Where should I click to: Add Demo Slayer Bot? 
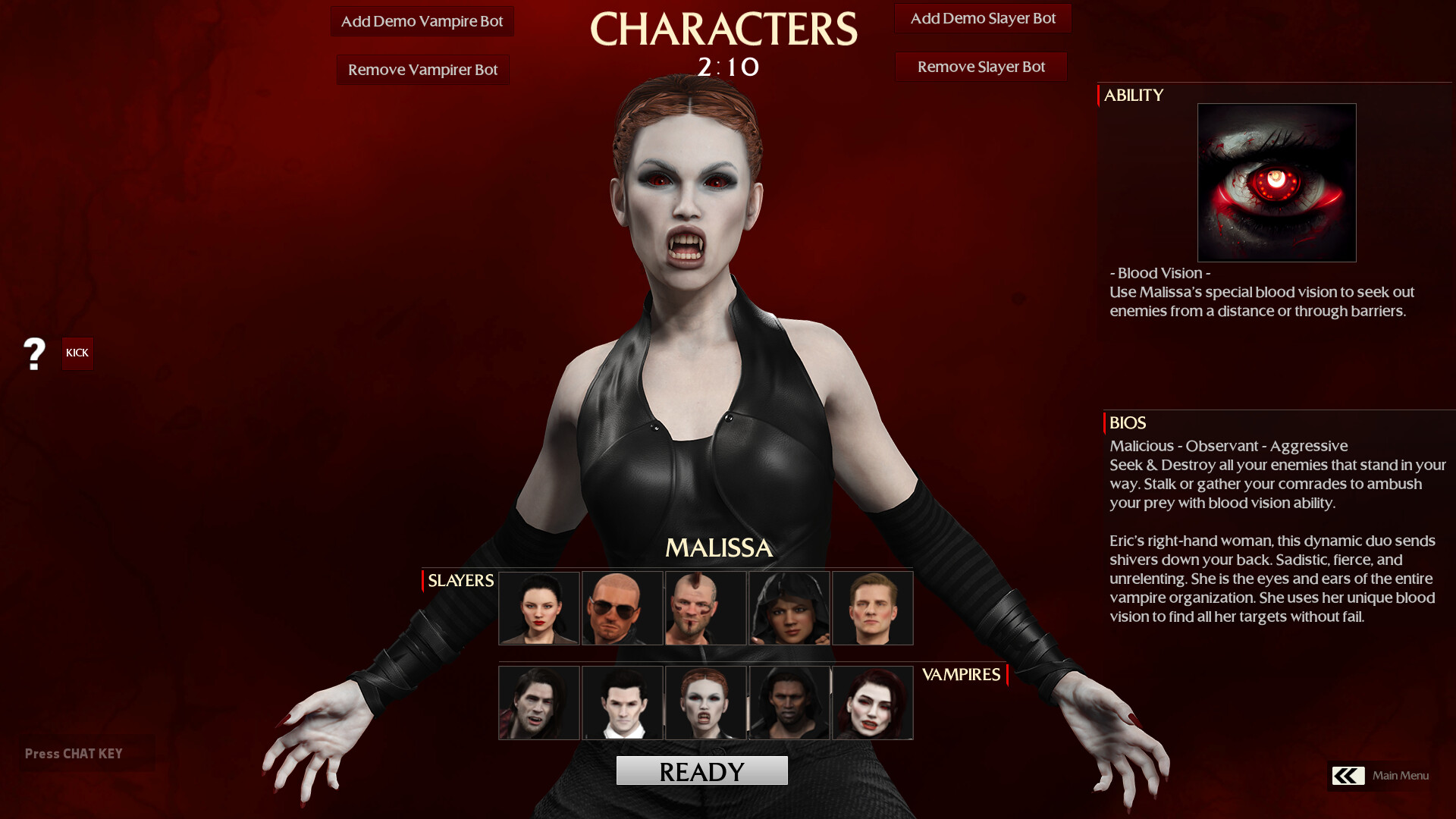tap(983, 18)
